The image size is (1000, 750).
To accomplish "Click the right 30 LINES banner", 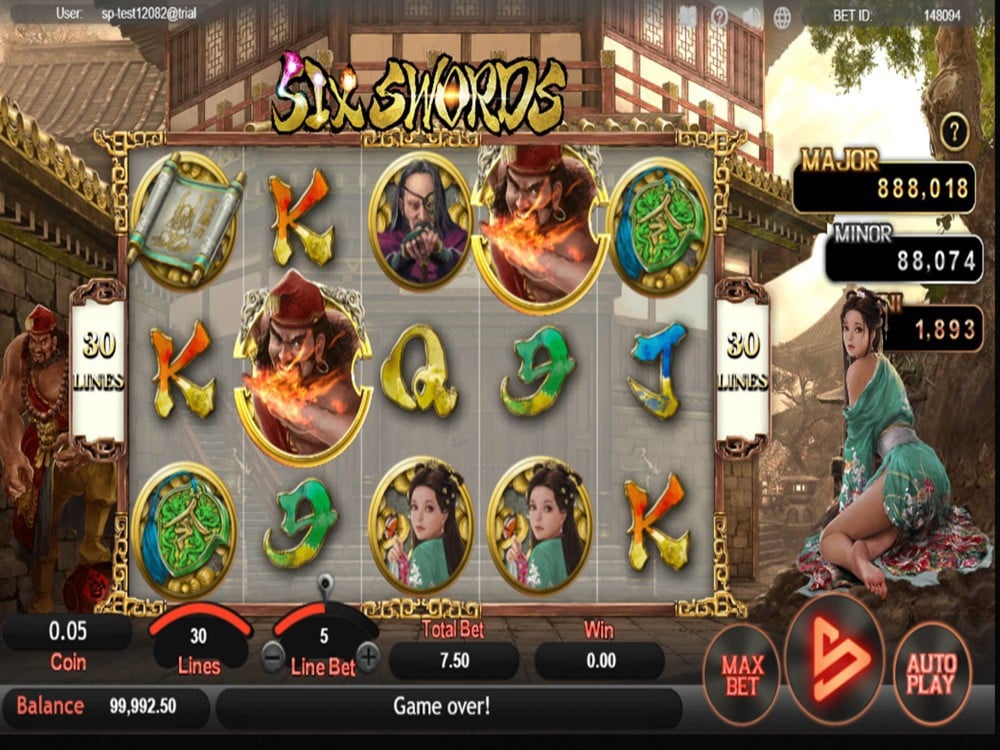I will click(x=742, y=362).
